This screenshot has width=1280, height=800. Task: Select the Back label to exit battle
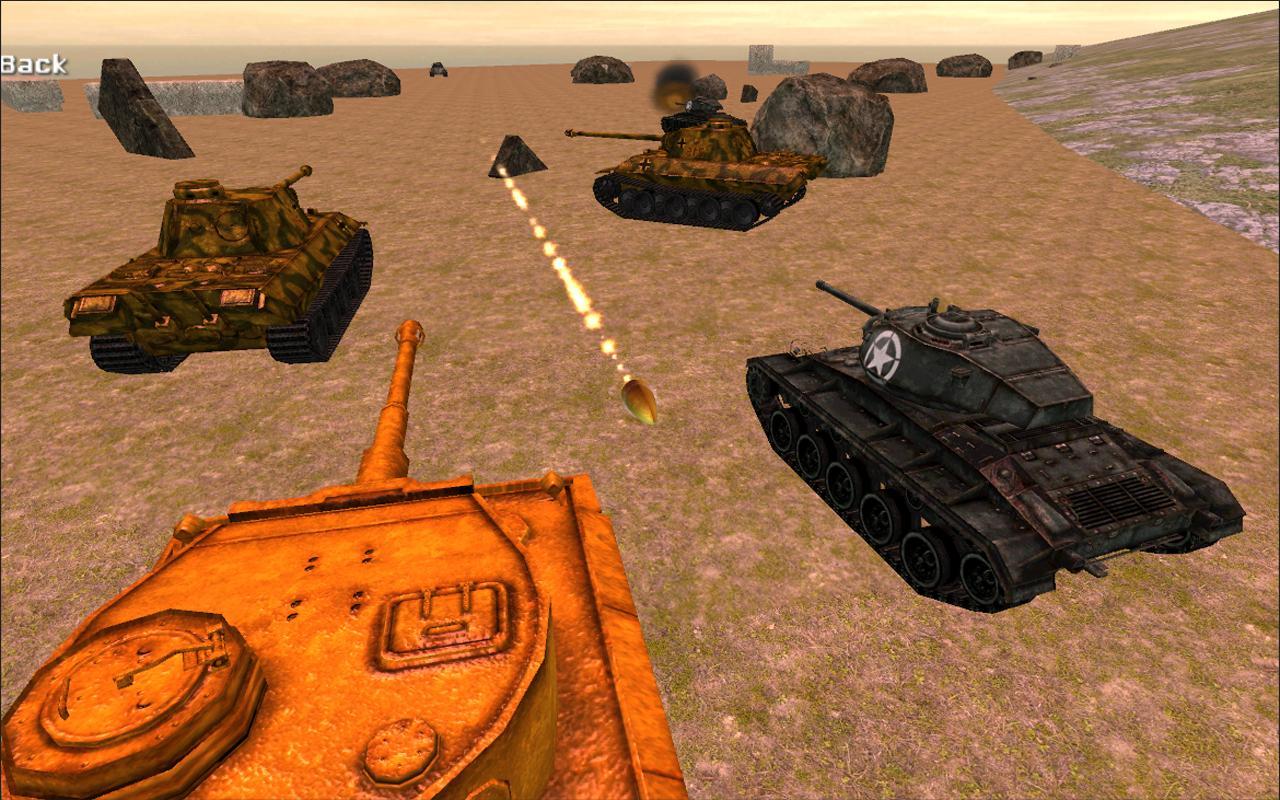(35, 66)
